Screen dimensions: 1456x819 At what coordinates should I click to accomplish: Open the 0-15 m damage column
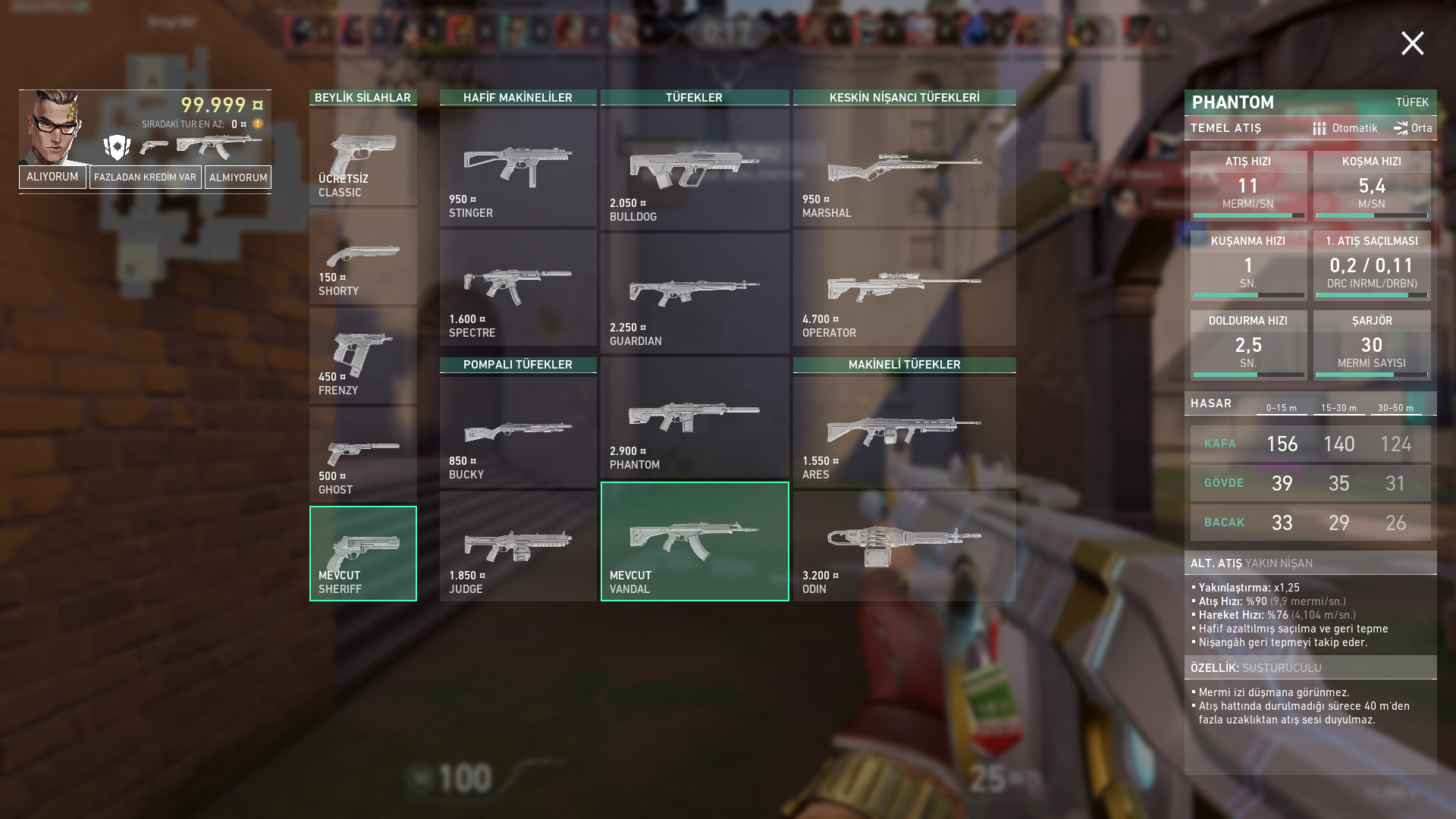pos(1282,407)
